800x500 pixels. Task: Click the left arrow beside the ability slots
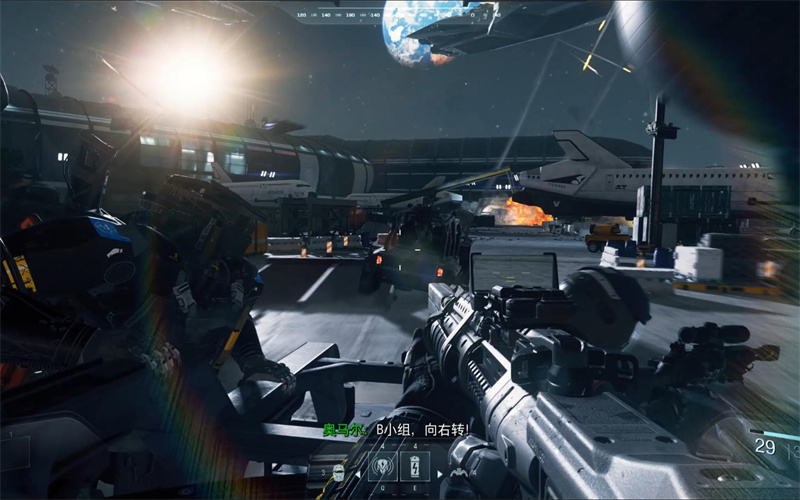(358, 474)
